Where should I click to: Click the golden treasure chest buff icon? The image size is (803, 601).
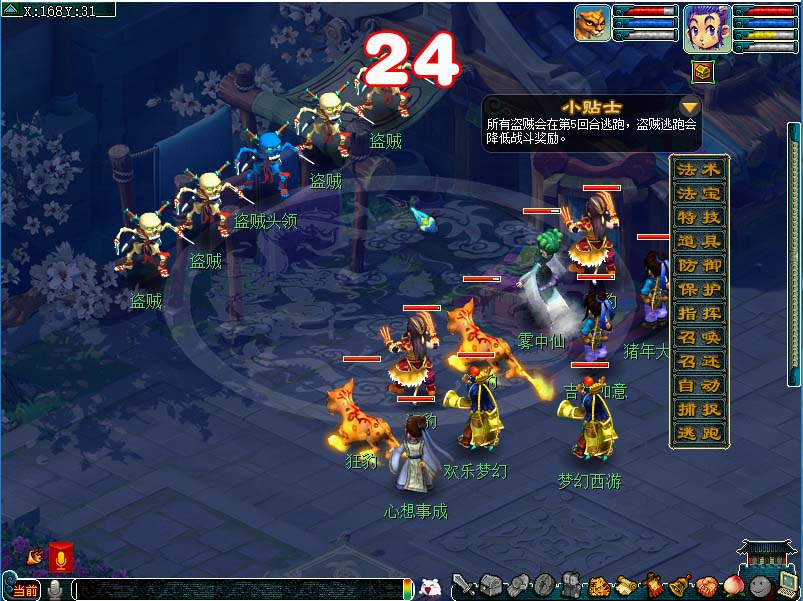click(x=701, y=71)
